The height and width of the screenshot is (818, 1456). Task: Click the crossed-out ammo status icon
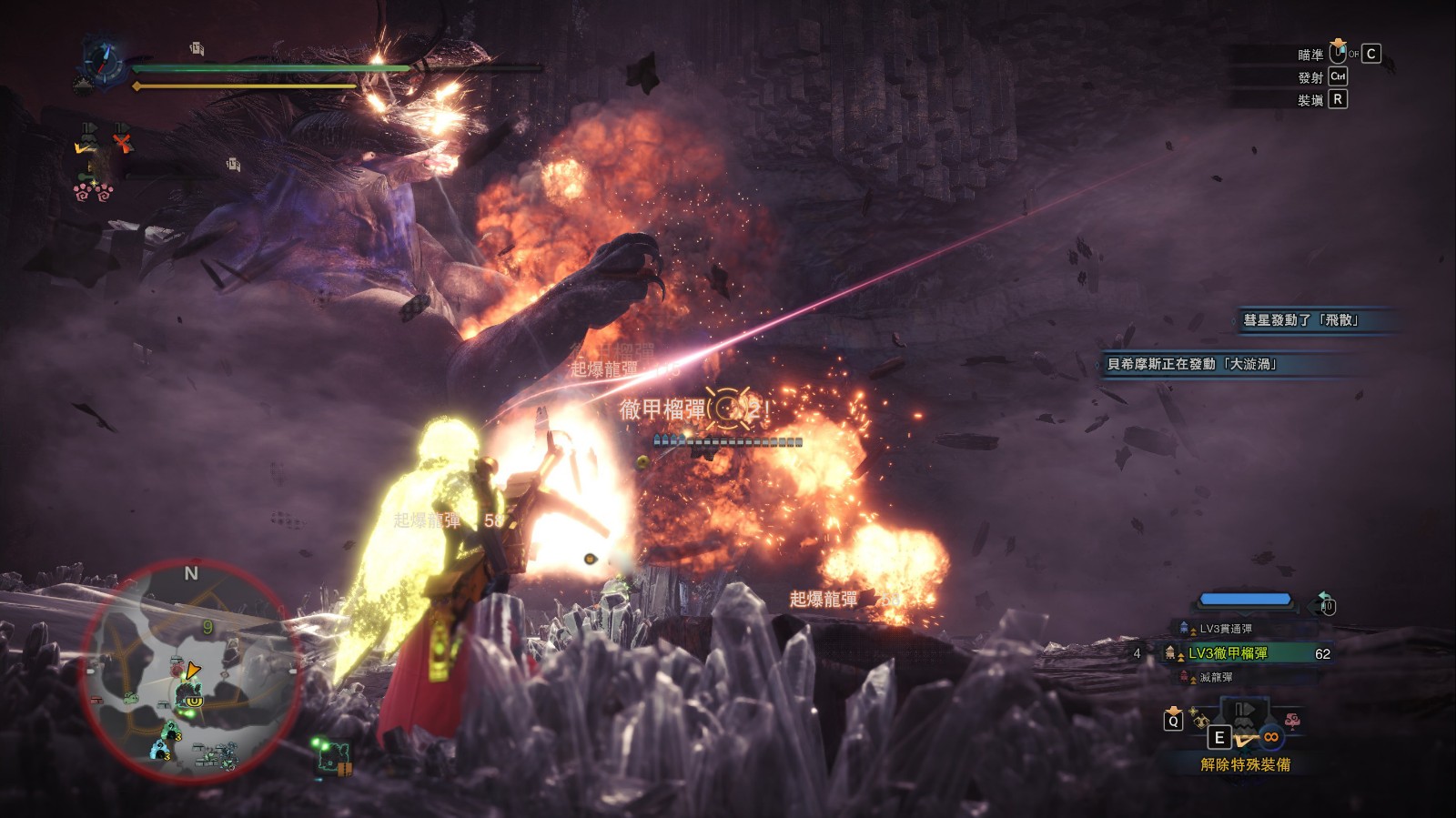pyautogui.click(x=122, y=142)
